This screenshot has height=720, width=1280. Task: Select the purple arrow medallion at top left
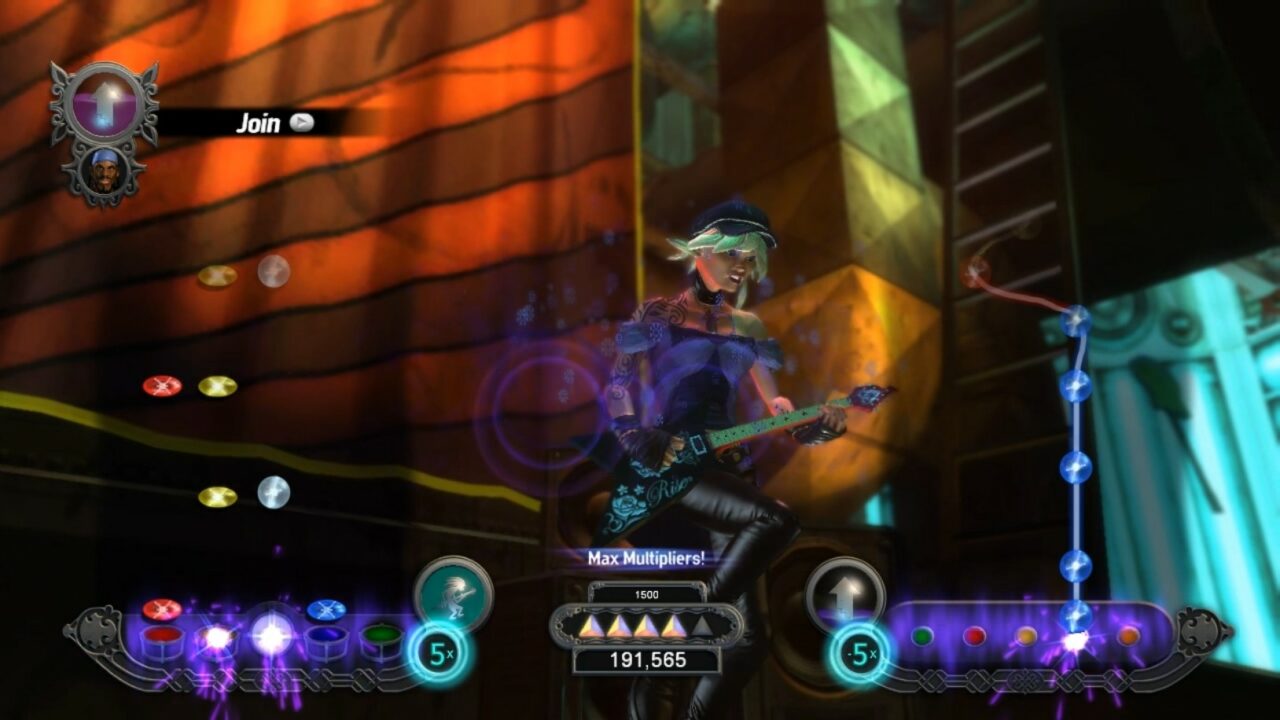point(105,103)
